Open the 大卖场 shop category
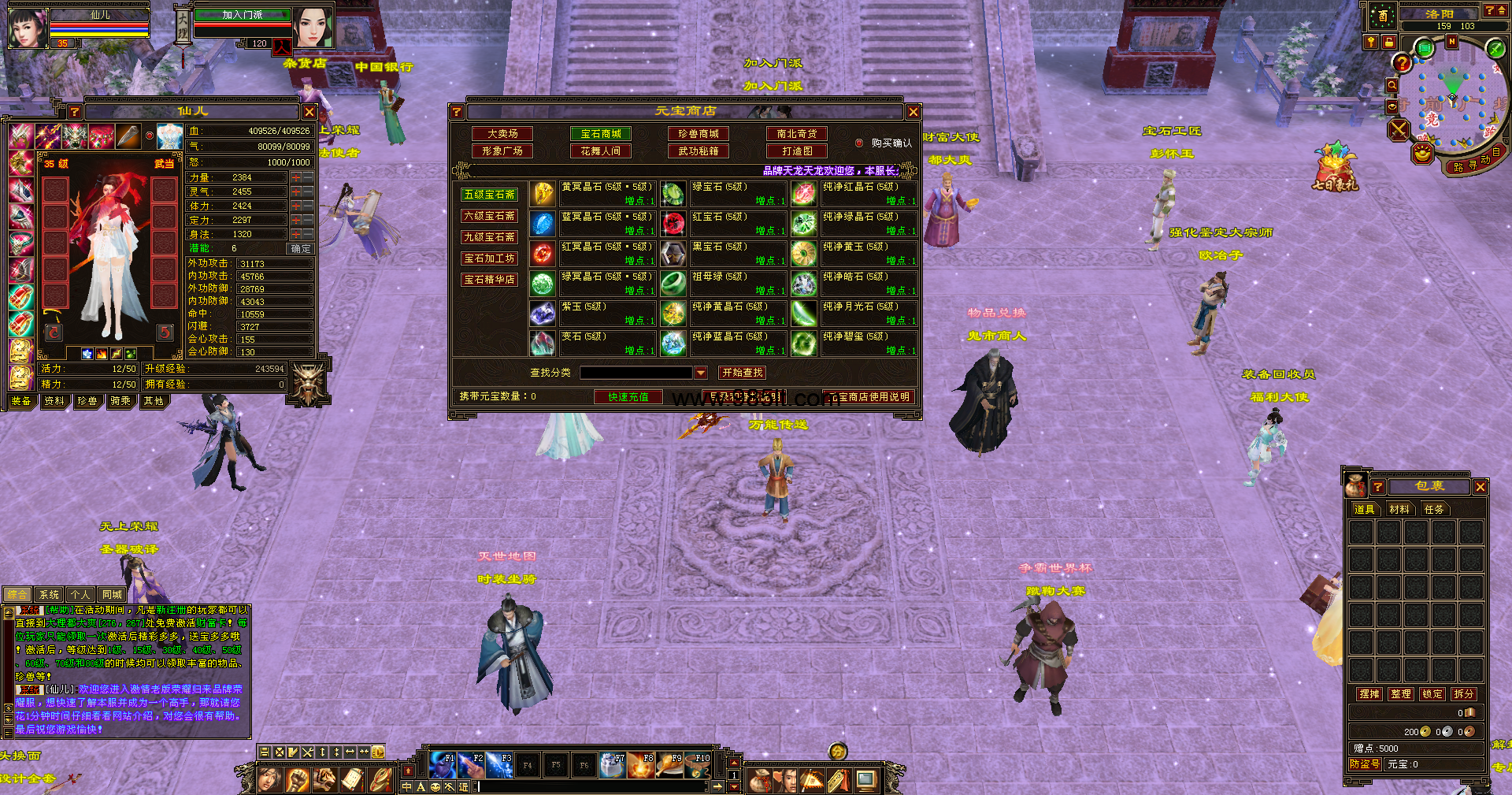This screenshot has width=1512, height=795. coord(502,134)
